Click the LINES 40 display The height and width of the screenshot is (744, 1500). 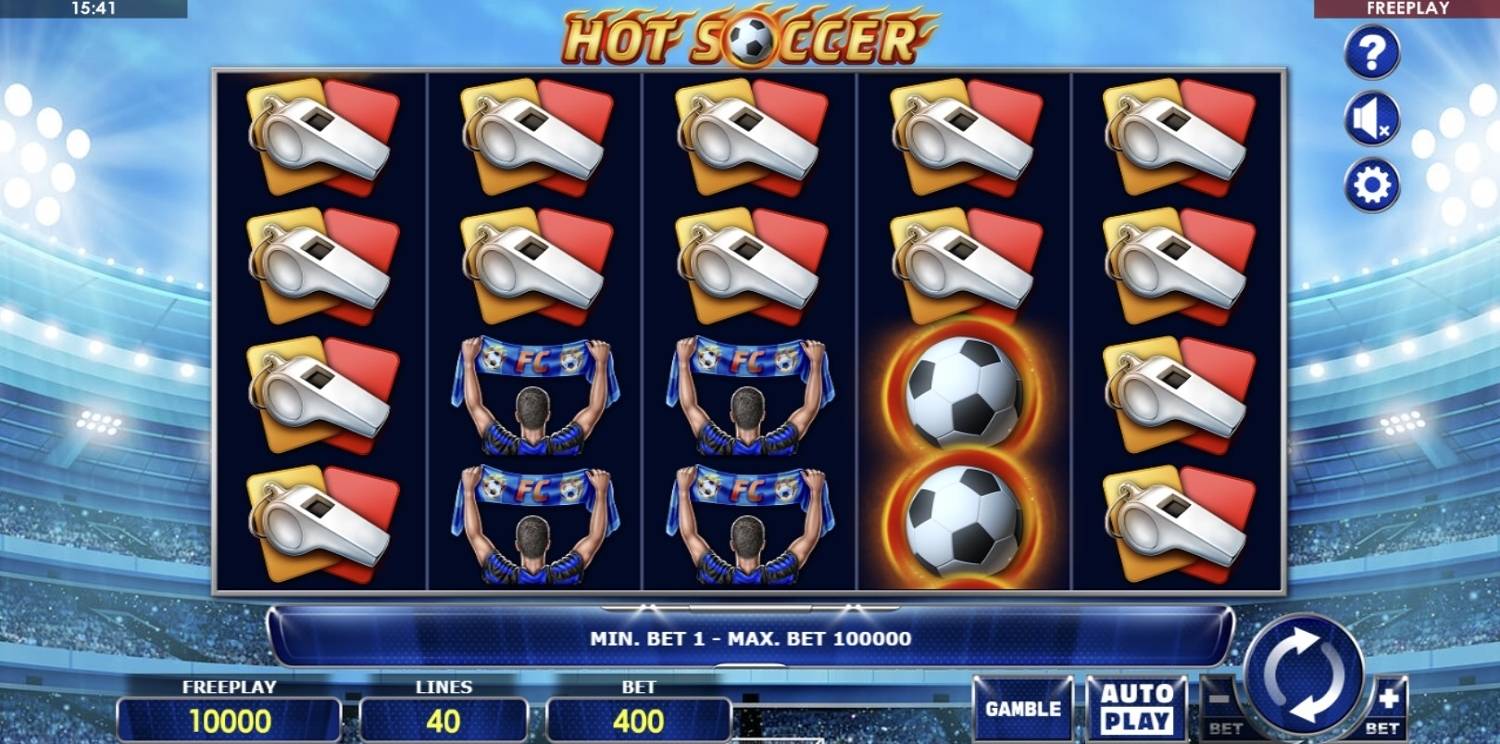[x=443, y=717]
